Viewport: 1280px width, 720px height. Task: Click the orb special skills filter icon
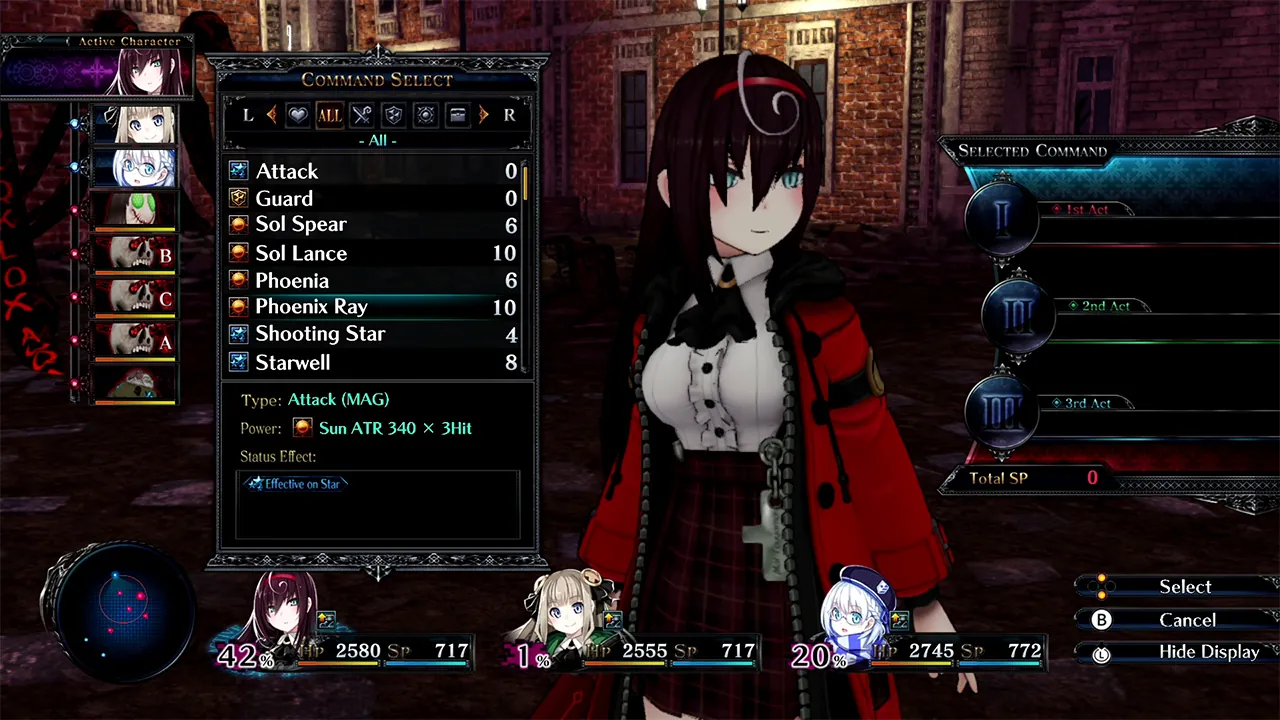(425, 115)
